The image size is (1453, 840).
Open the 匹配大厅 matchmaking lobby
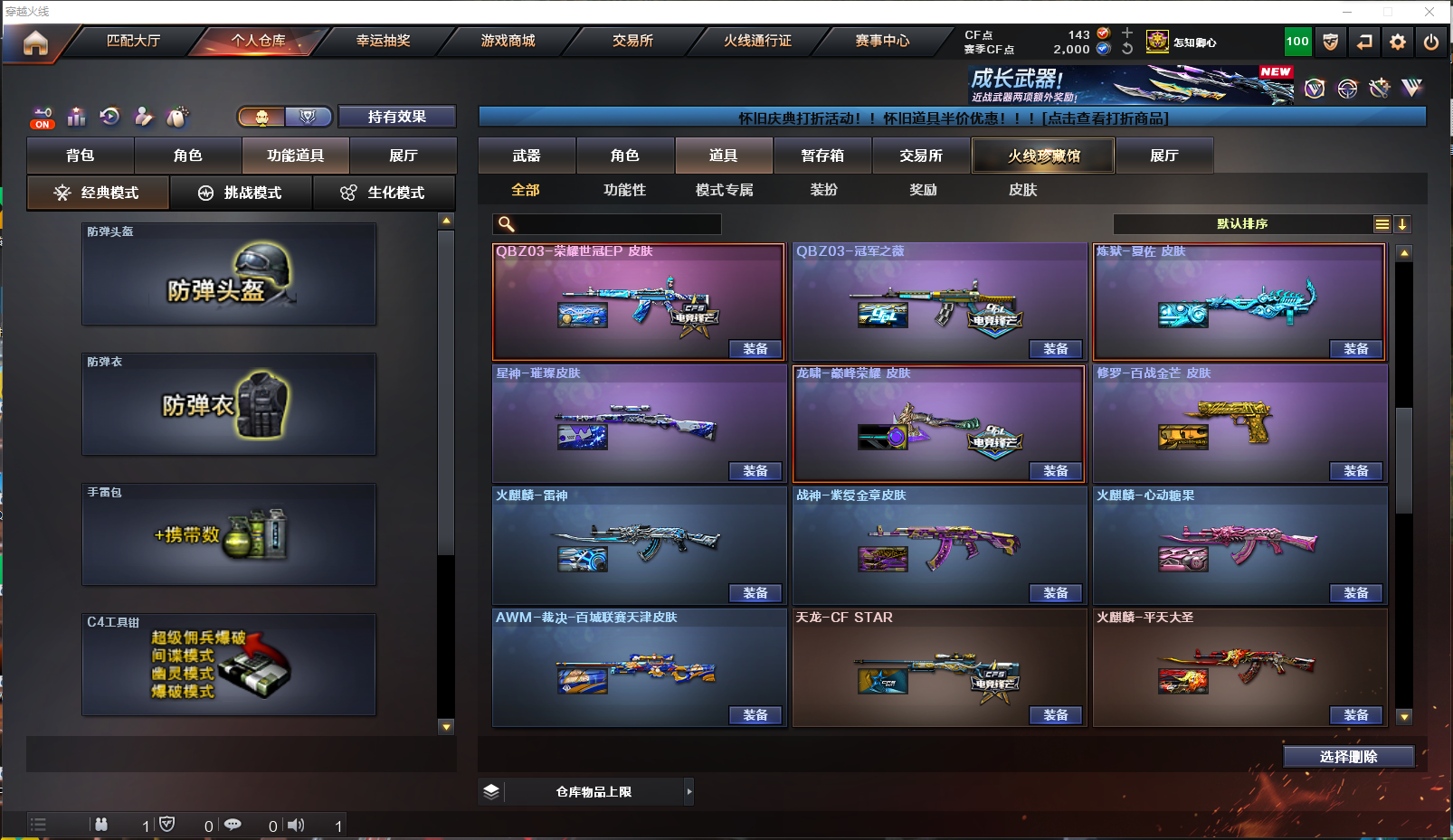point(133,41)
